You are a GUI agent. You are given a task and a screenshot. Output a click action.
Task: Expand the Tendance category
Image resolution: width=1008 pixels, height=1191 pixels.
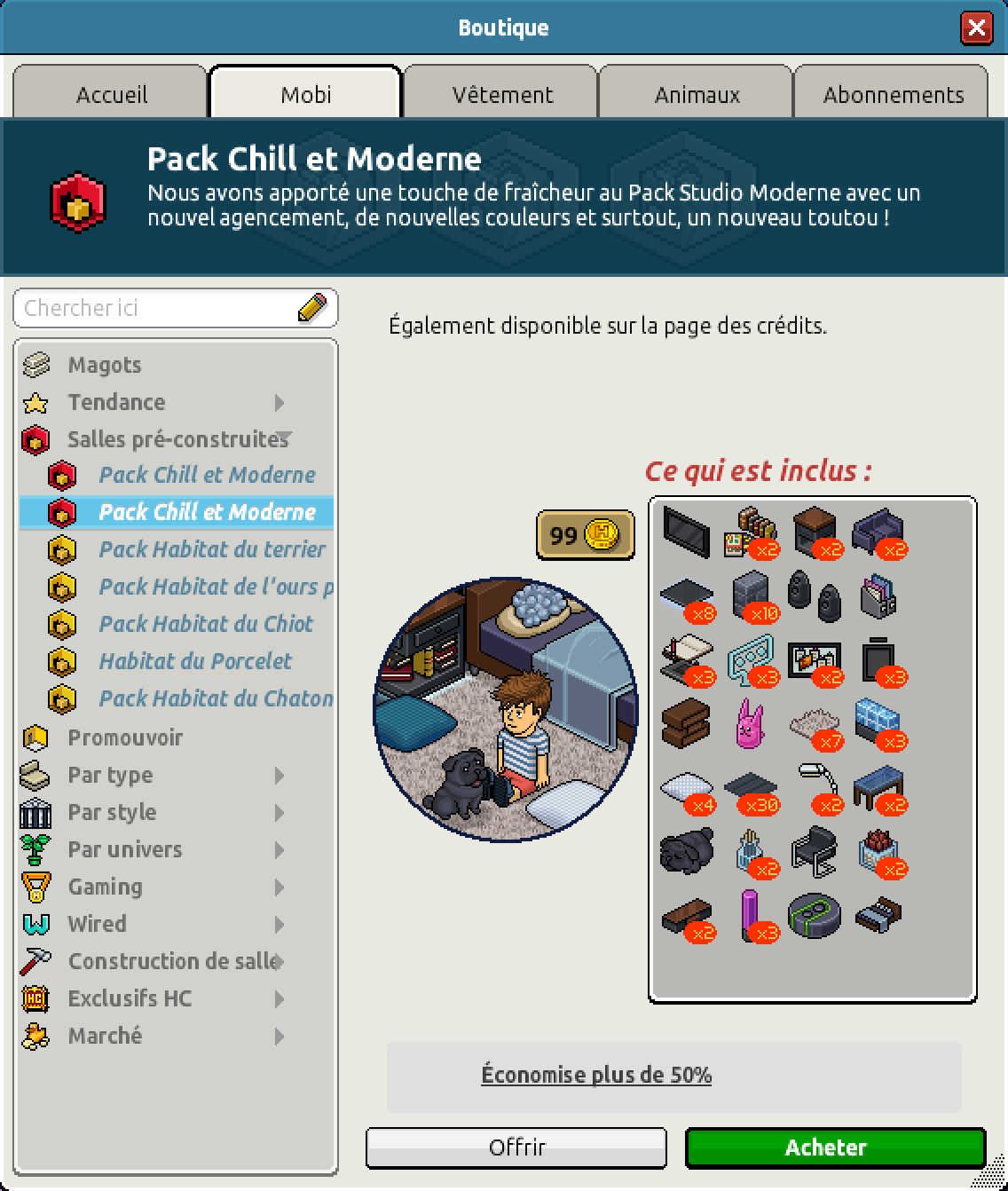(x=116, y=402)
